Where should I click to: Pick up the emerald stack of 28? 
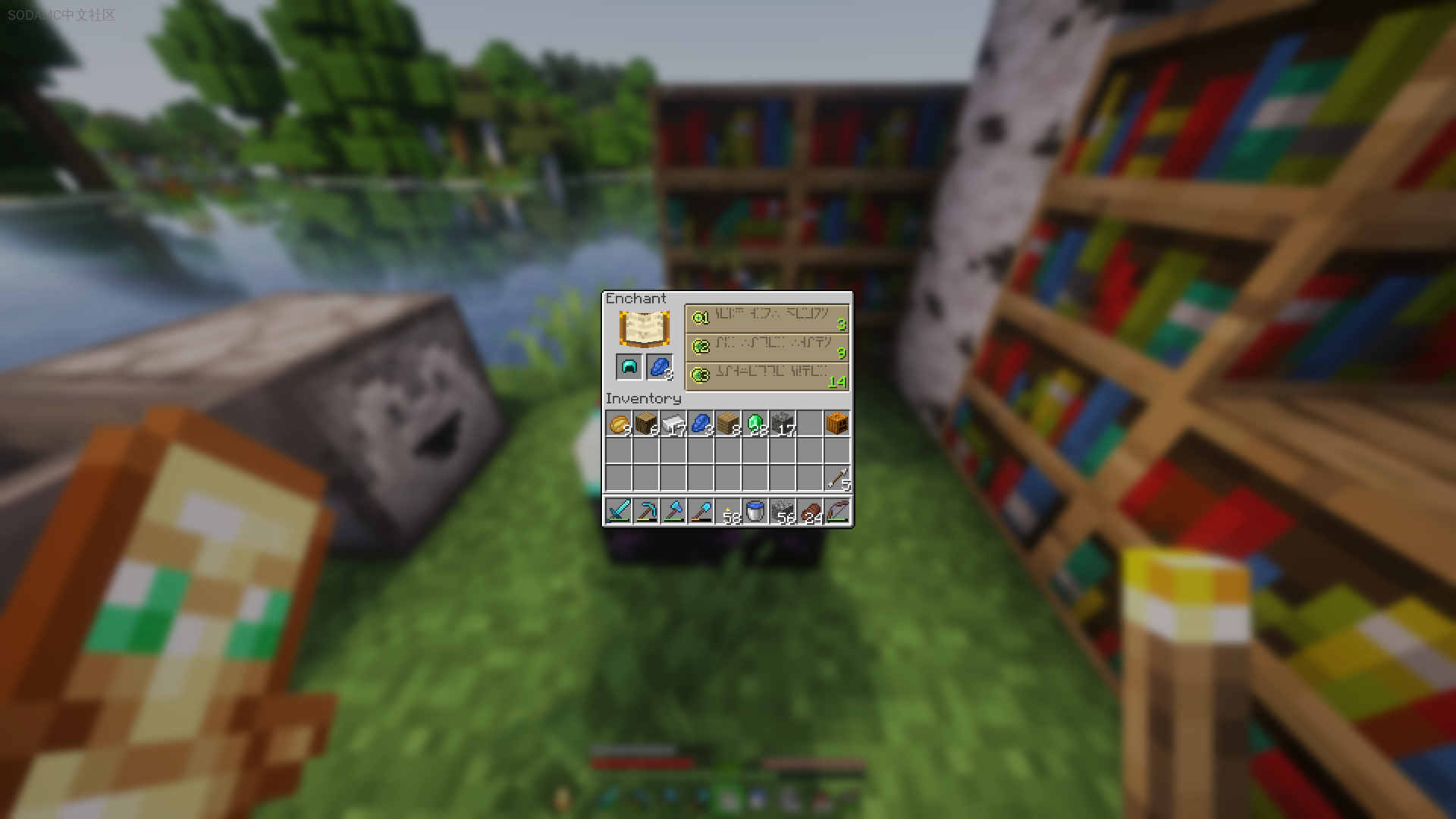point(755,424)
